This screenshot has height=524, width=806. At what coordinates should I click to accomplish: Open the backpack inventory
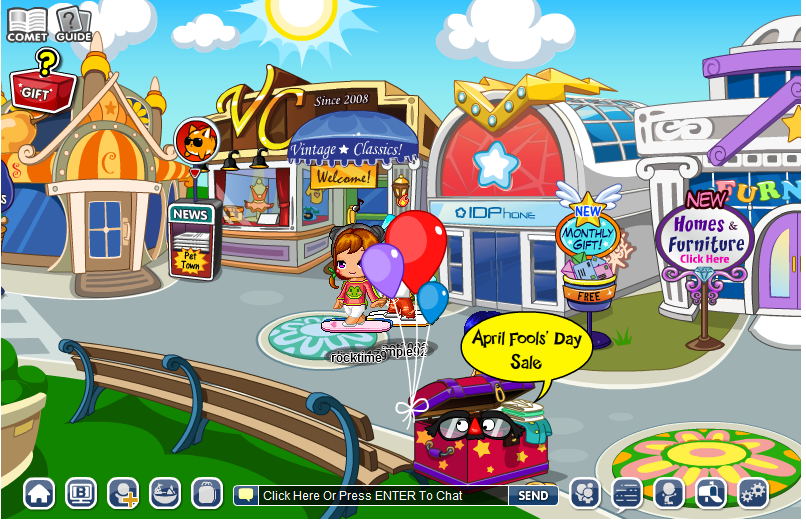pos(206,493)
